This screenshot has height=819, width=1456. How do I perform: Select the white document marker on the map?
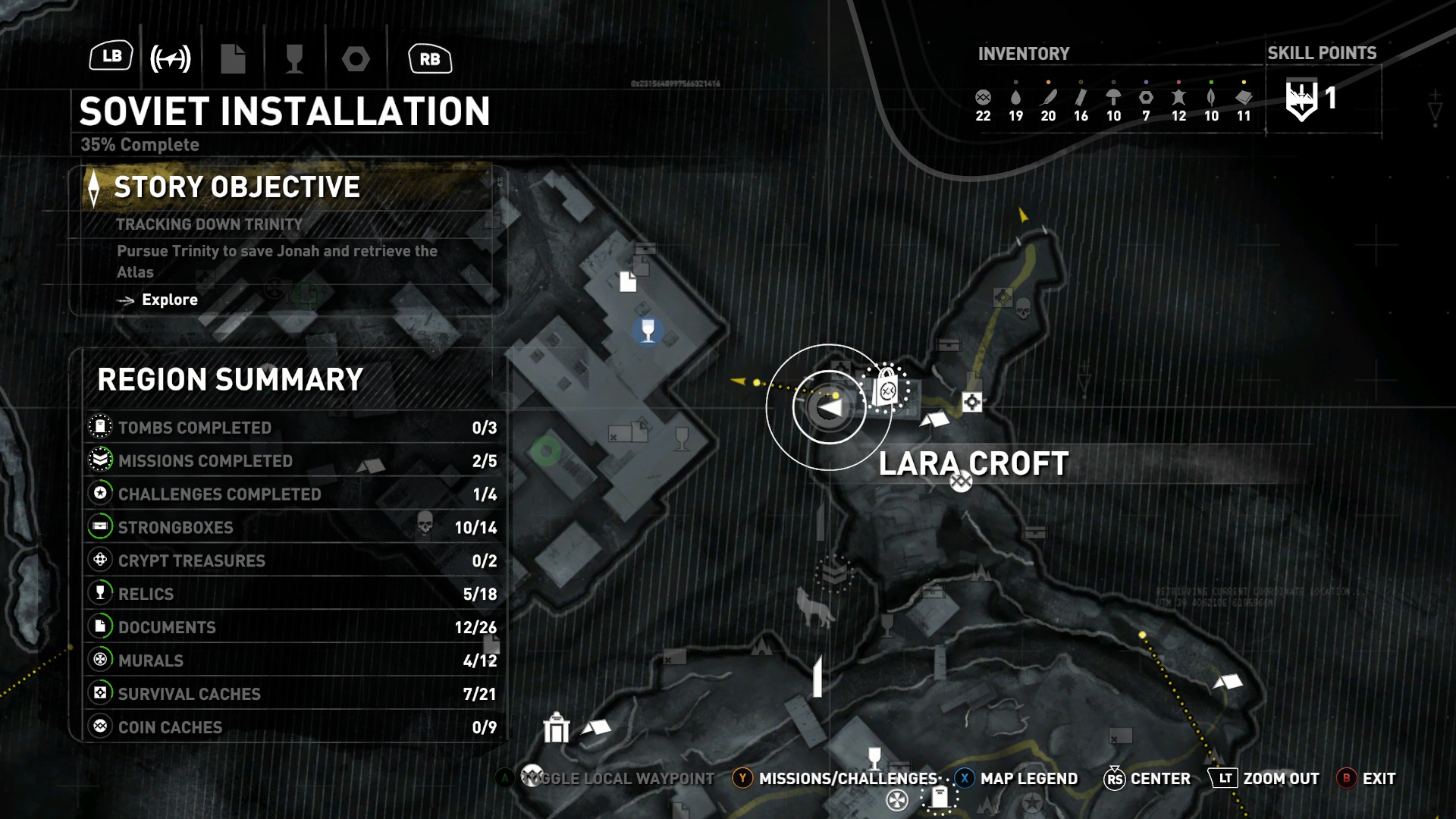pyautogui.click(x=628, y=281)
